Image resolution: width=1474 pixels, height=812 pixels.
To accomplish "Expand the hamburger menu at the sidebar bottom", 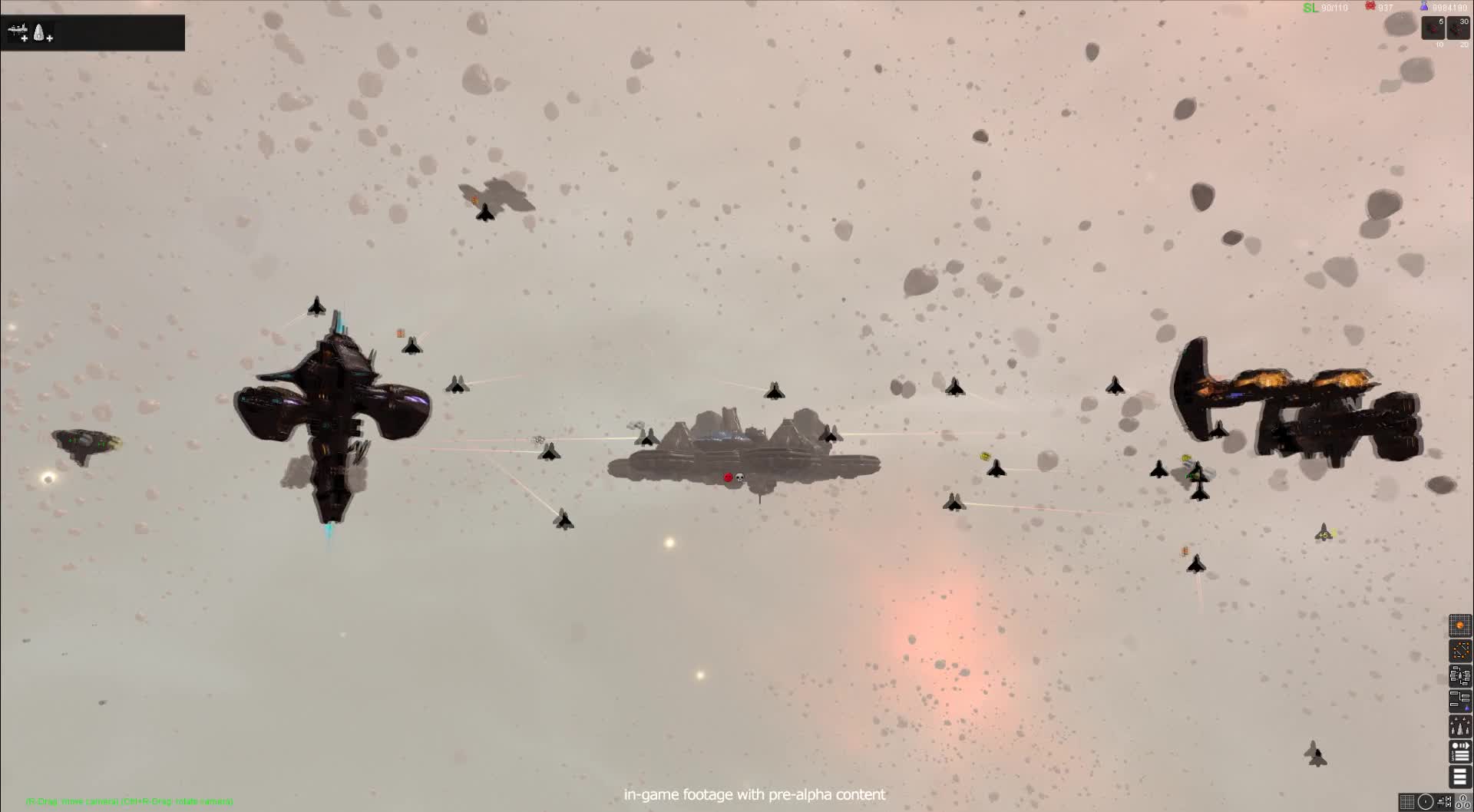I will (x=1460, y=777).
